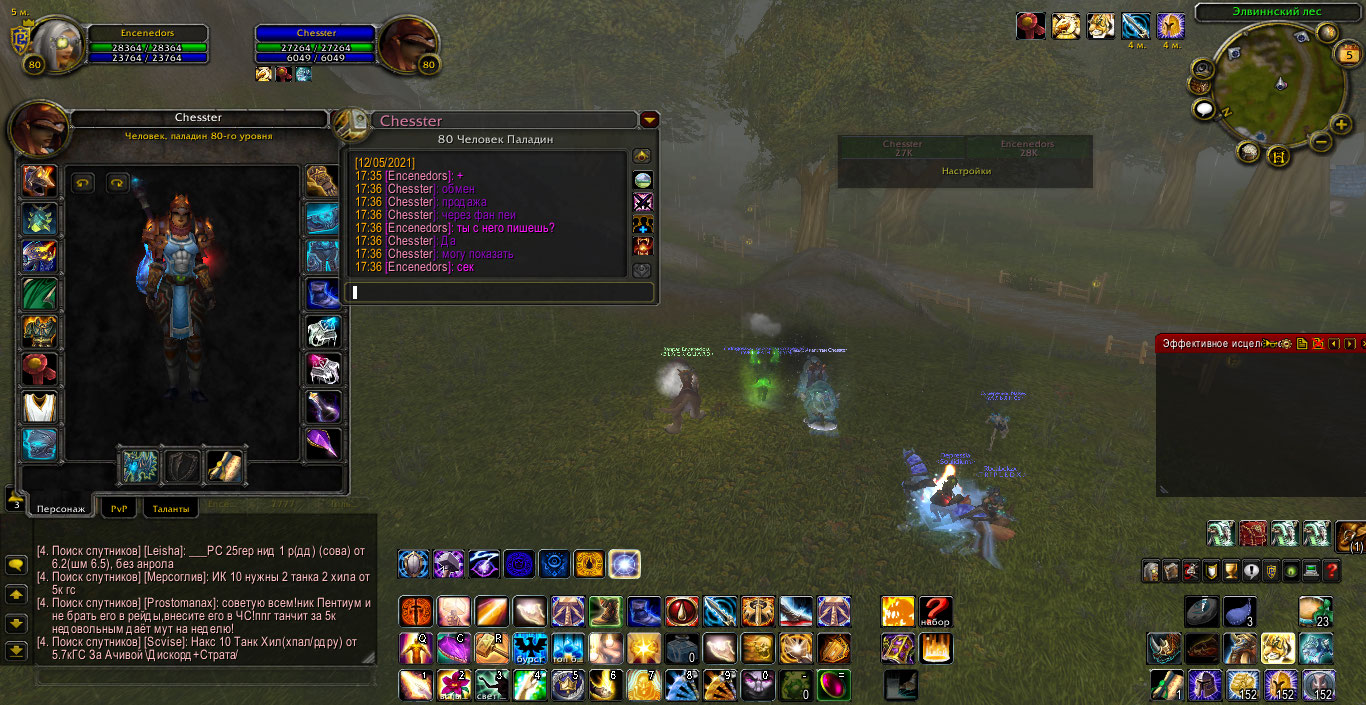This screenshot has width=1366, height=705.
Task: Open the Настройки button on the meter
Action: tap(966, 171)
